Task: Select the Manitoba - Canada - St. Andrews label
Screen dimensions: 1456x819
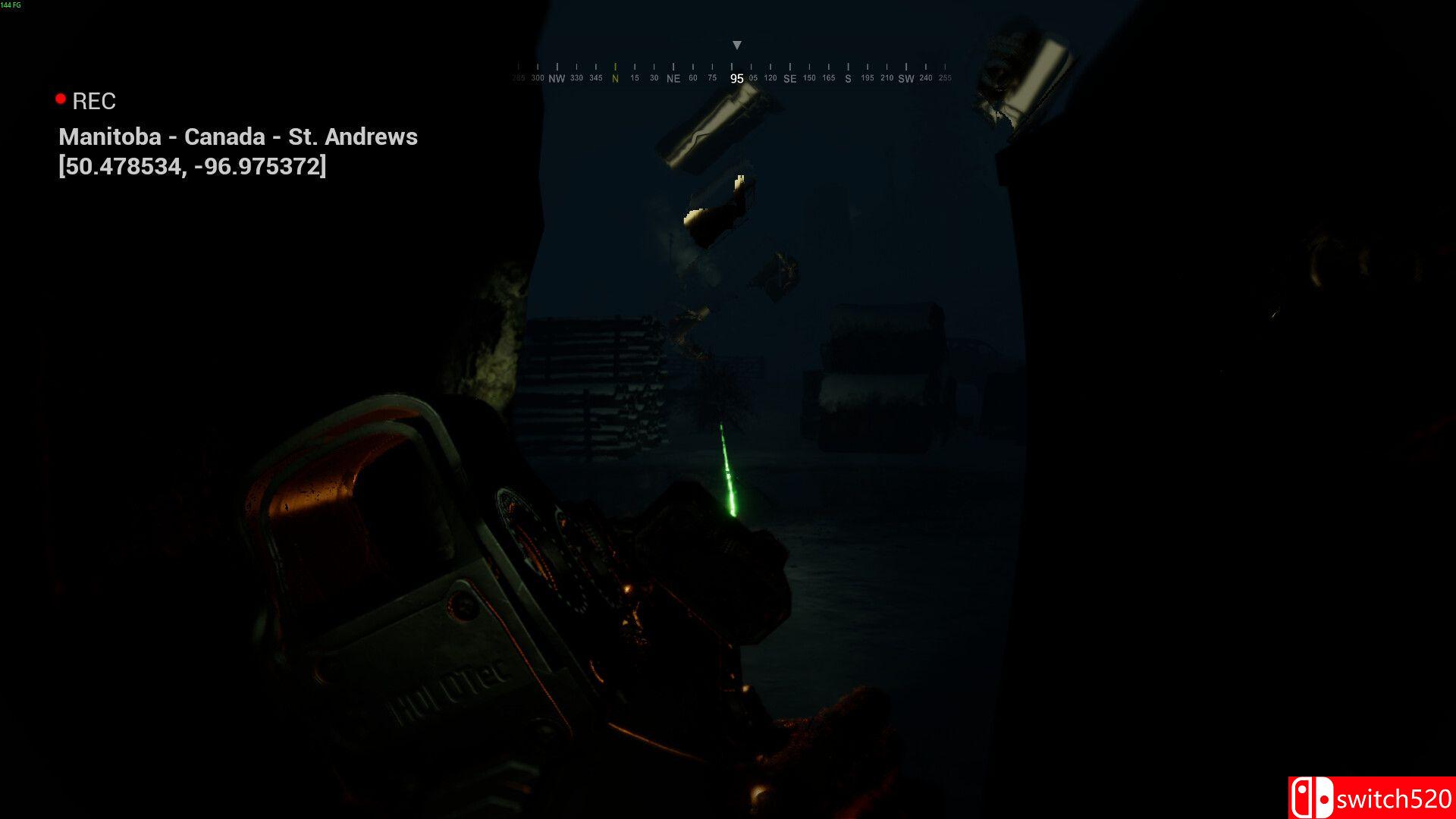Action: [x=239, y=136]
